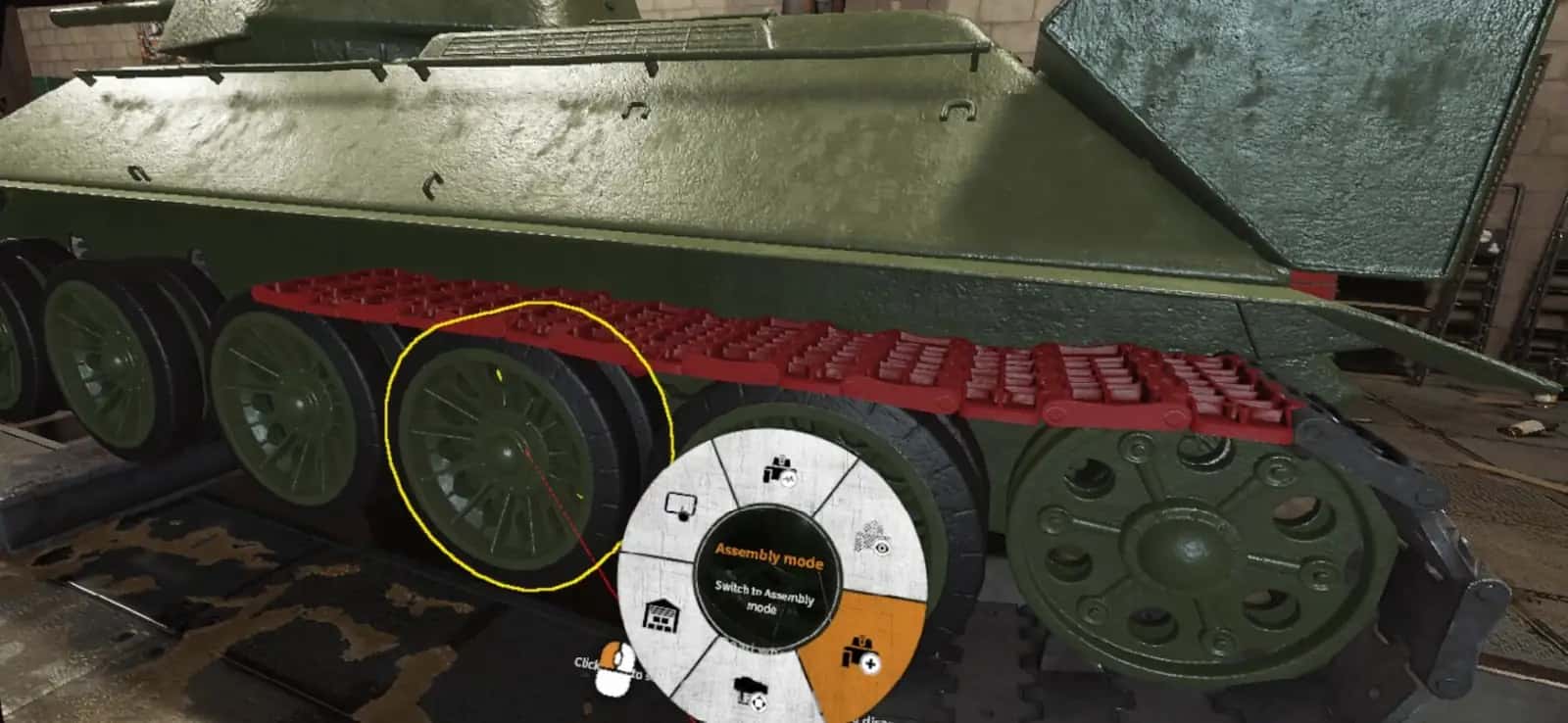This screenshot has width=1568, height=723.
Task: Activate the highlighted orange radial segment
Action: [x=862, y=654]
